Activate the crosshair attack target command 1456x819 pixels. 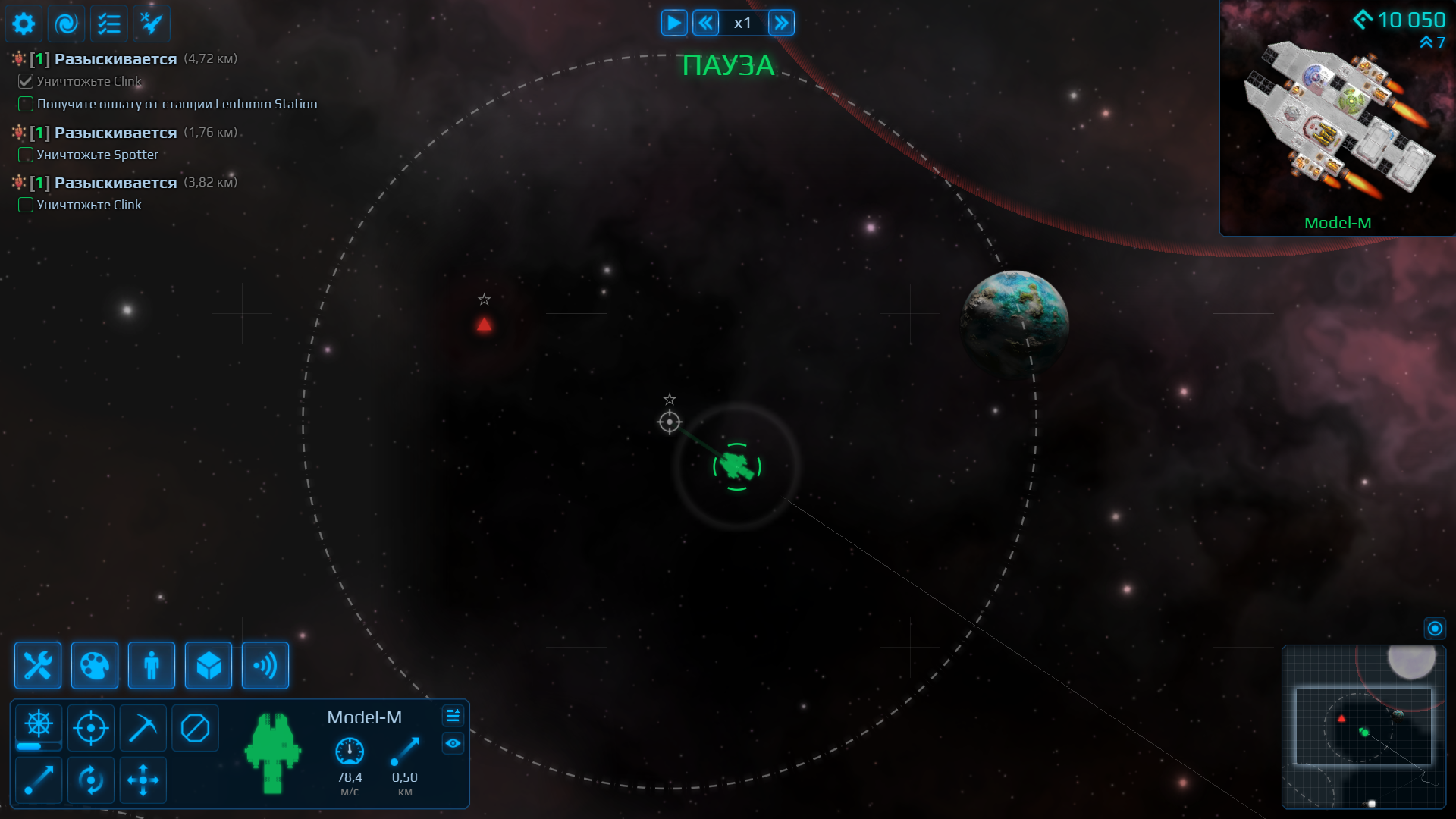tap(91, 728)
